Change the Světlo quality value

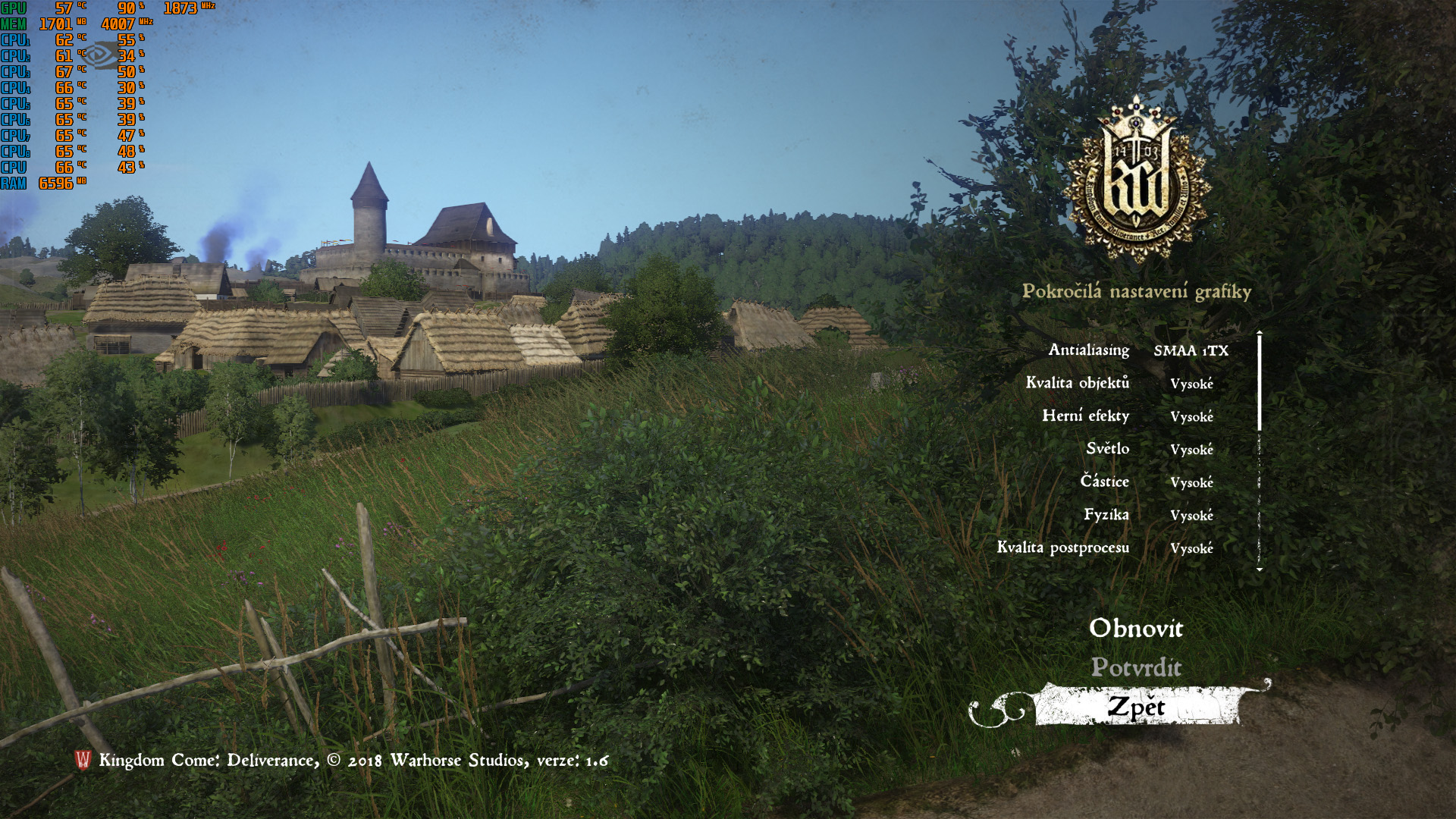pyautogui.click(x=1191, y=450)
